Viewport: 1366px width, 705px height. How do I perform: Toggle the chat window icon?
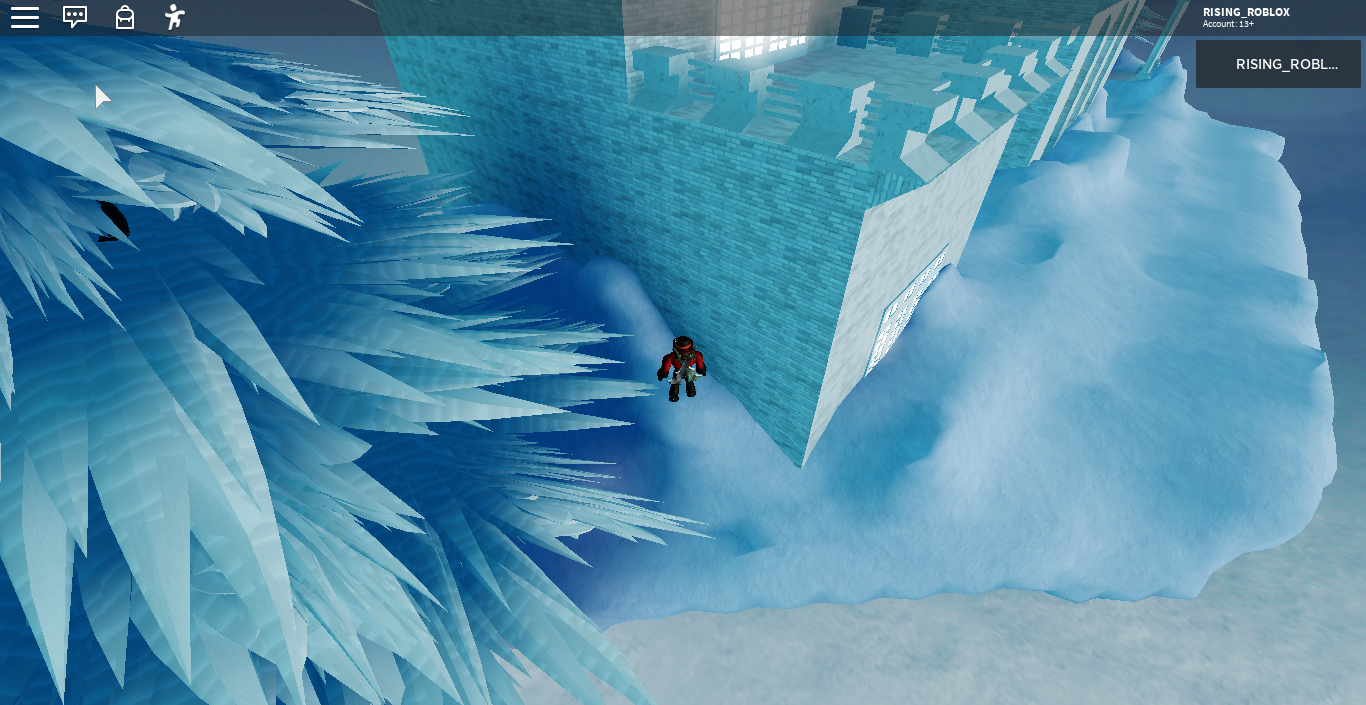coord(75,17)
